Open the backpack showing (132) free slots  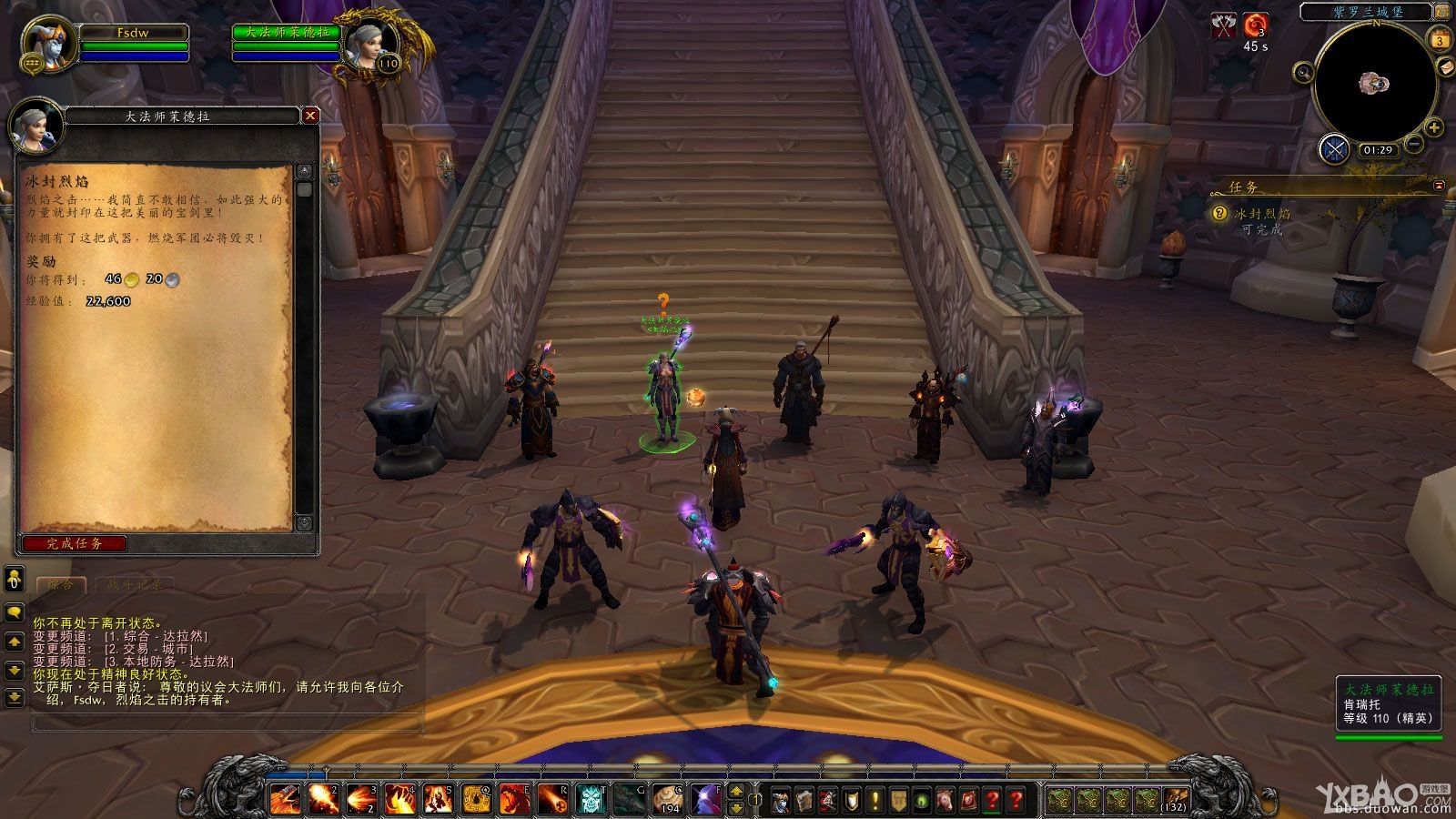pyautogui.click(x=1176, y=800)
